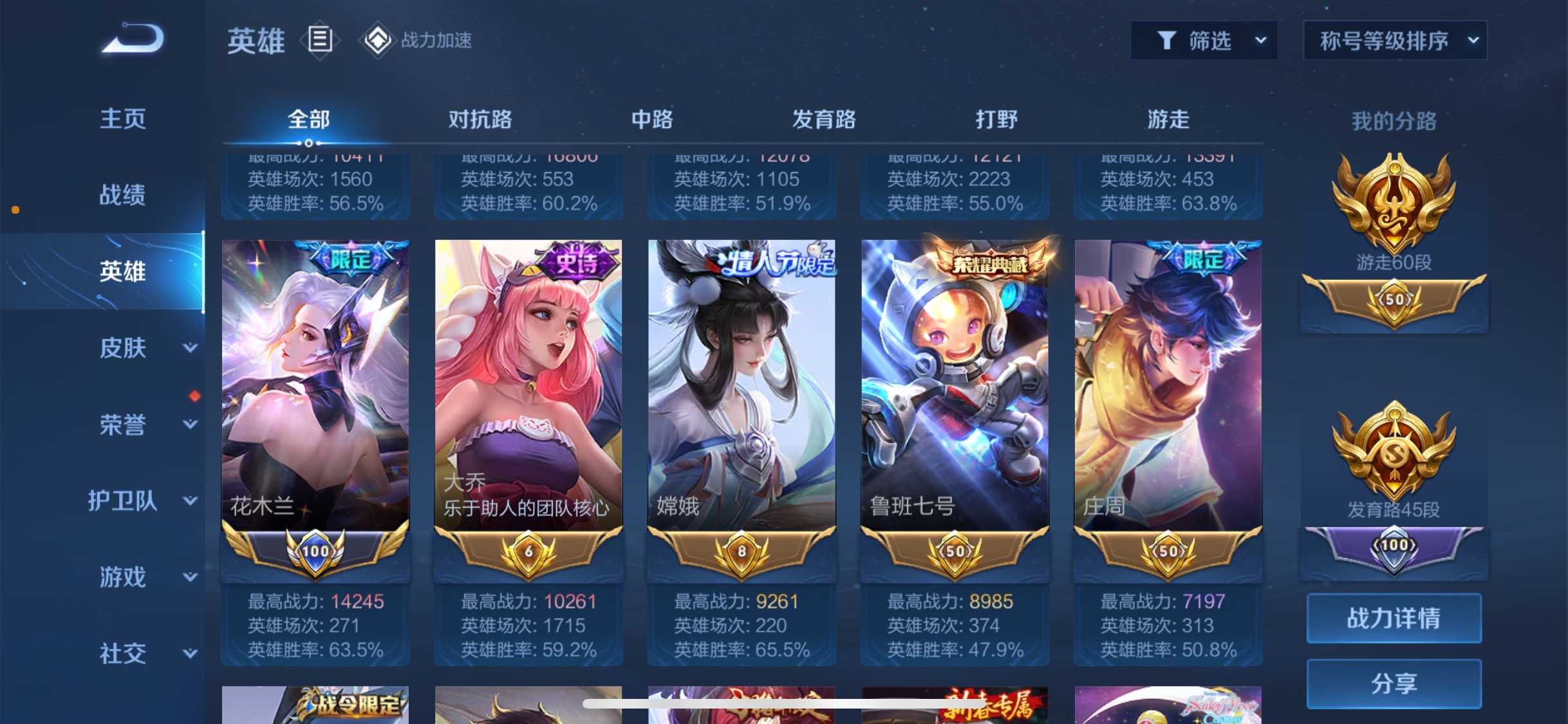This screenshot has height=724, width=1568.
Task: Click the 花木兰 level 100 medal badge
Action: click(x=315, y=552)
